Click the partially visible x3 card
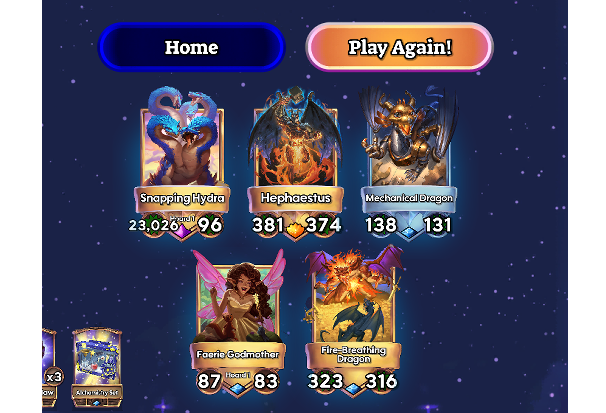Image resolution: width=606 pixels, height=413 pixels. (x=49, y=362)
